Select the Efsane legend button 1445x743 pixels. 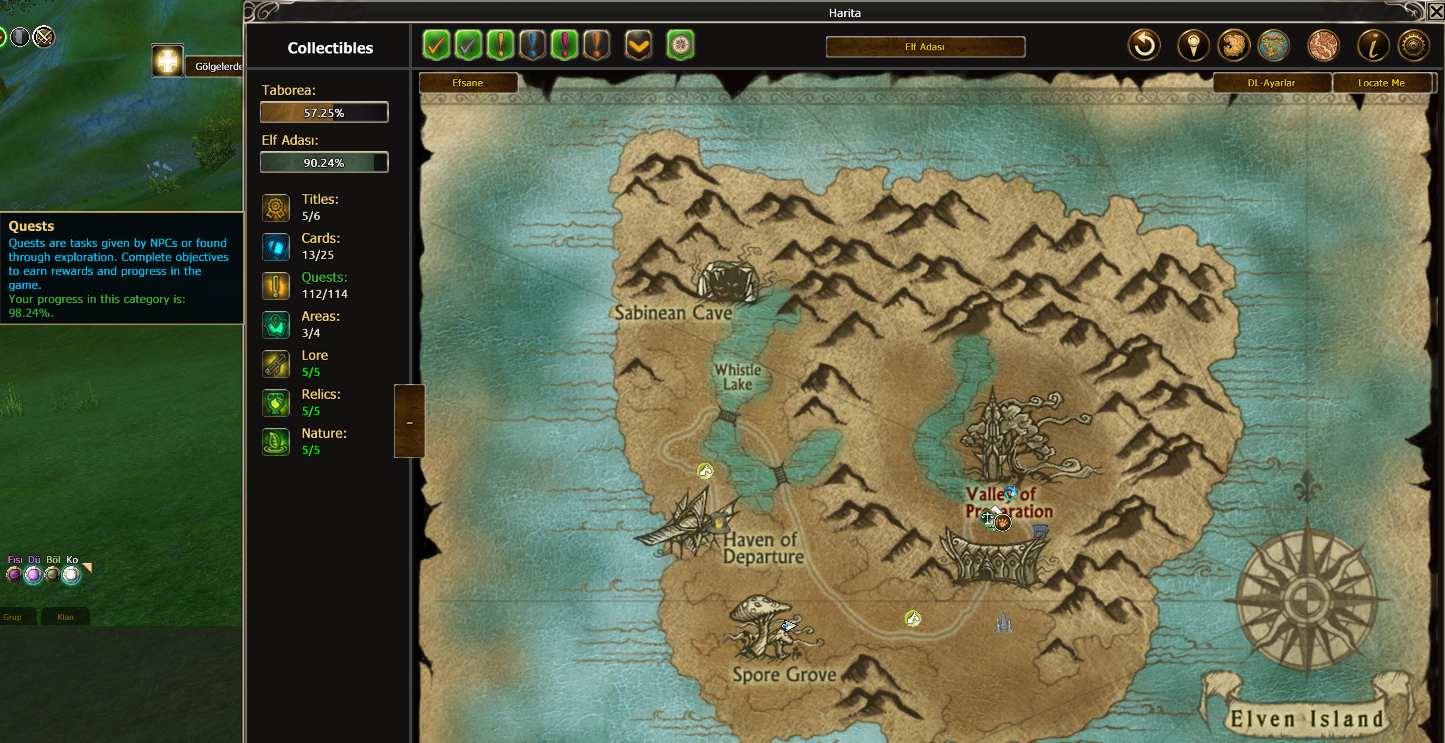(468, 83)
